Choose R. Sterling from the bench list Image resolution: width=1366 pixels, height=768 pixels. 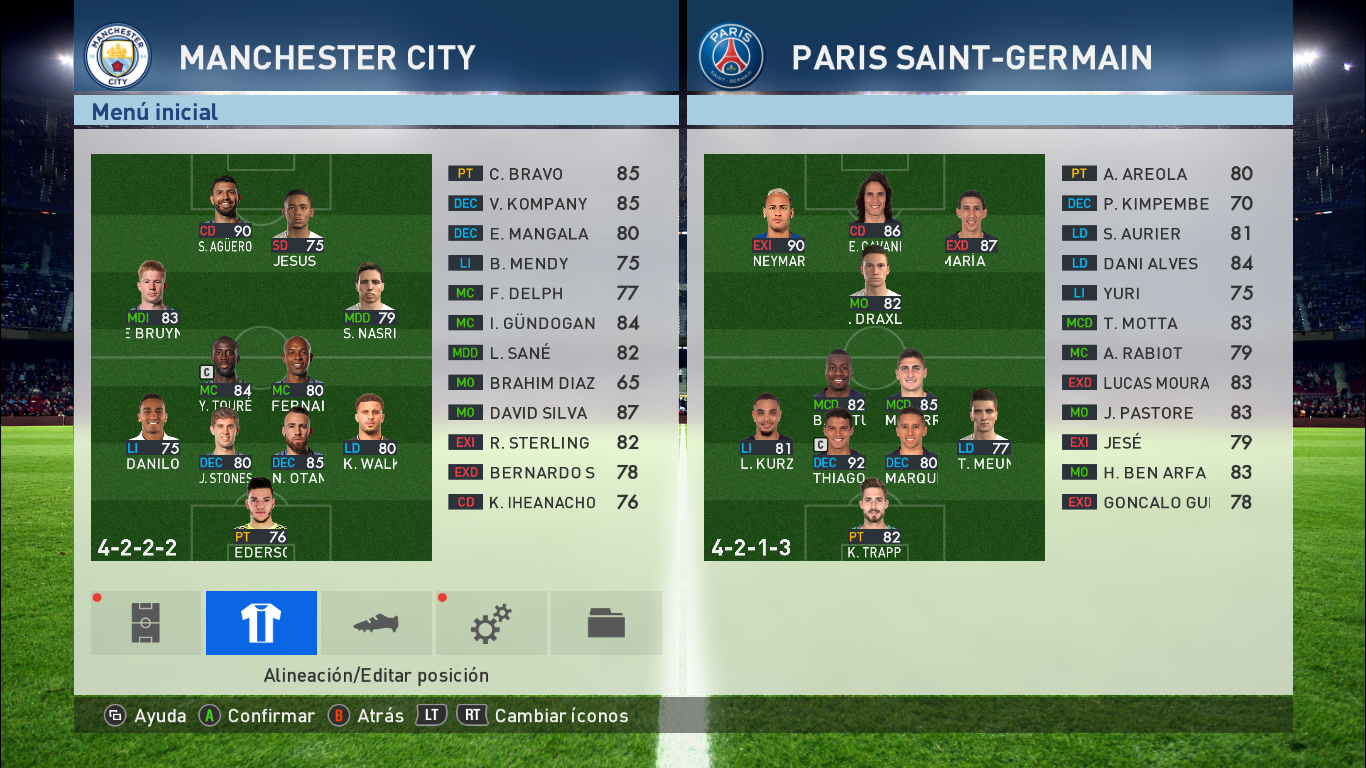pyautogui.click(x=543, y=443)
